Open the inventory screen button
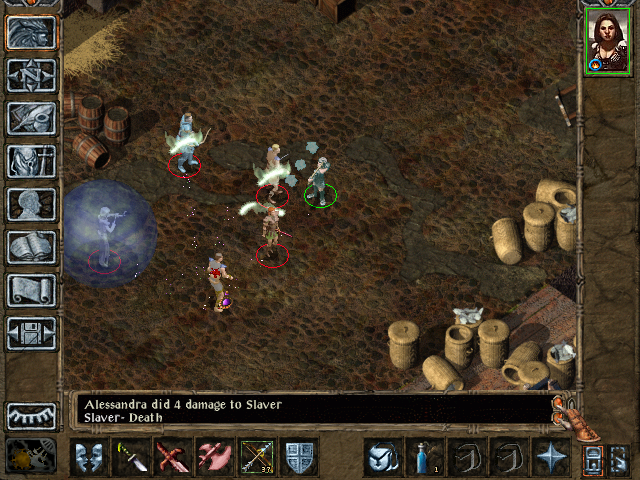 (x=31, y=161)
